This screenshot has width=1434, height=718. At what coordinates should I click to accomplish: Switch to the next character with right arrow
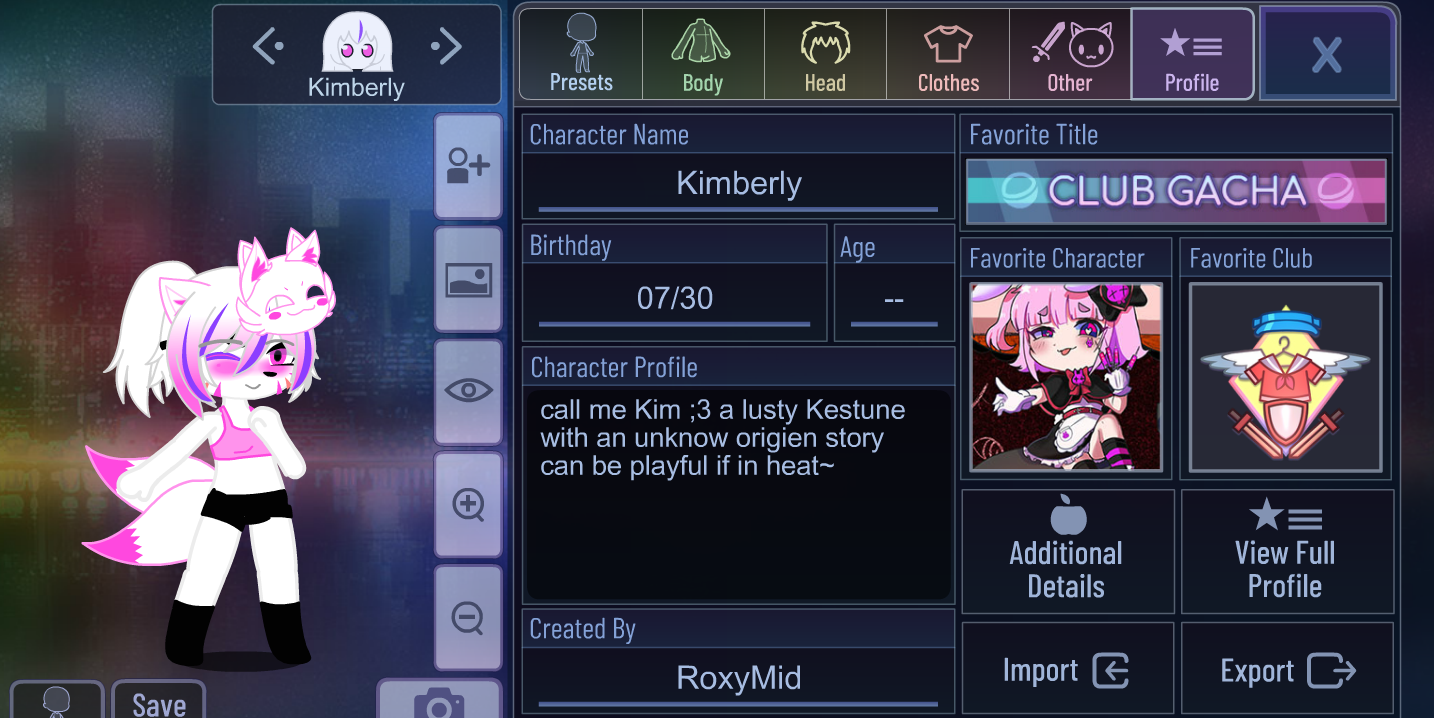point(446,46)
